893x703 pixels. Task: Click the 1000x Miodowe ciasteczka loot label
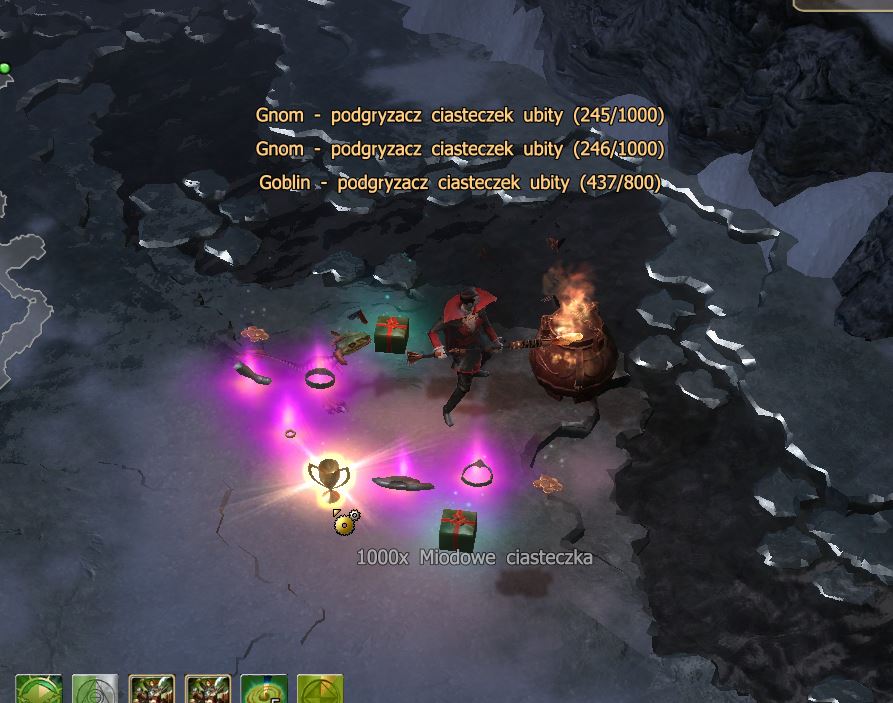pyautogui.click(x=474, y=557)
